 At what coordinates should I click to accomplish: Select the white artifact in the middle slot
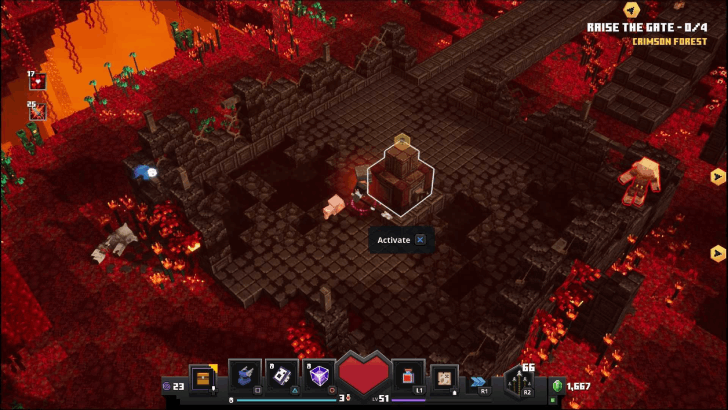coord(283,376)
